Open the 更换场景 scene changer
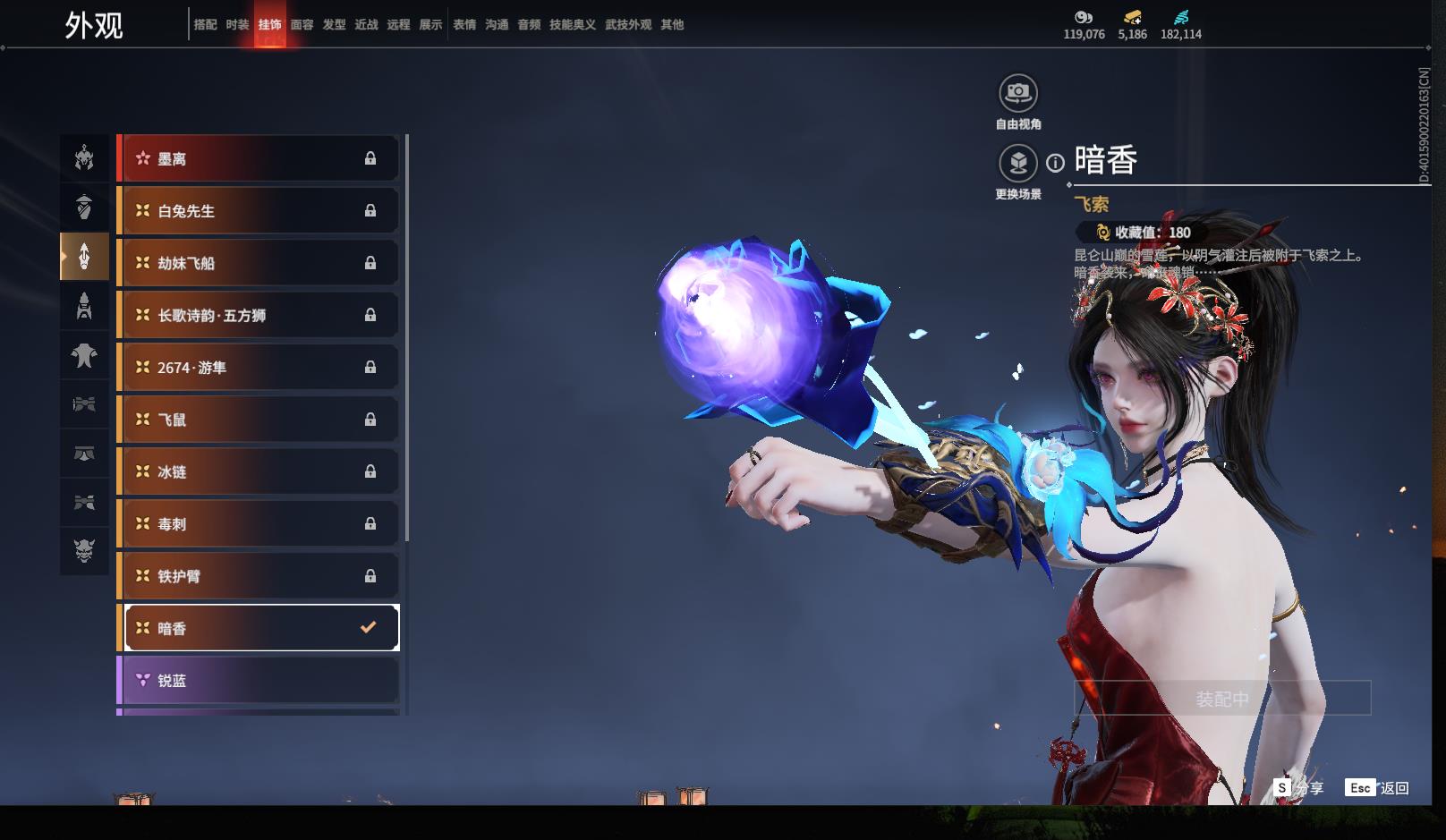Viewport: 1446px width, 840px height. click(1017, 164)
